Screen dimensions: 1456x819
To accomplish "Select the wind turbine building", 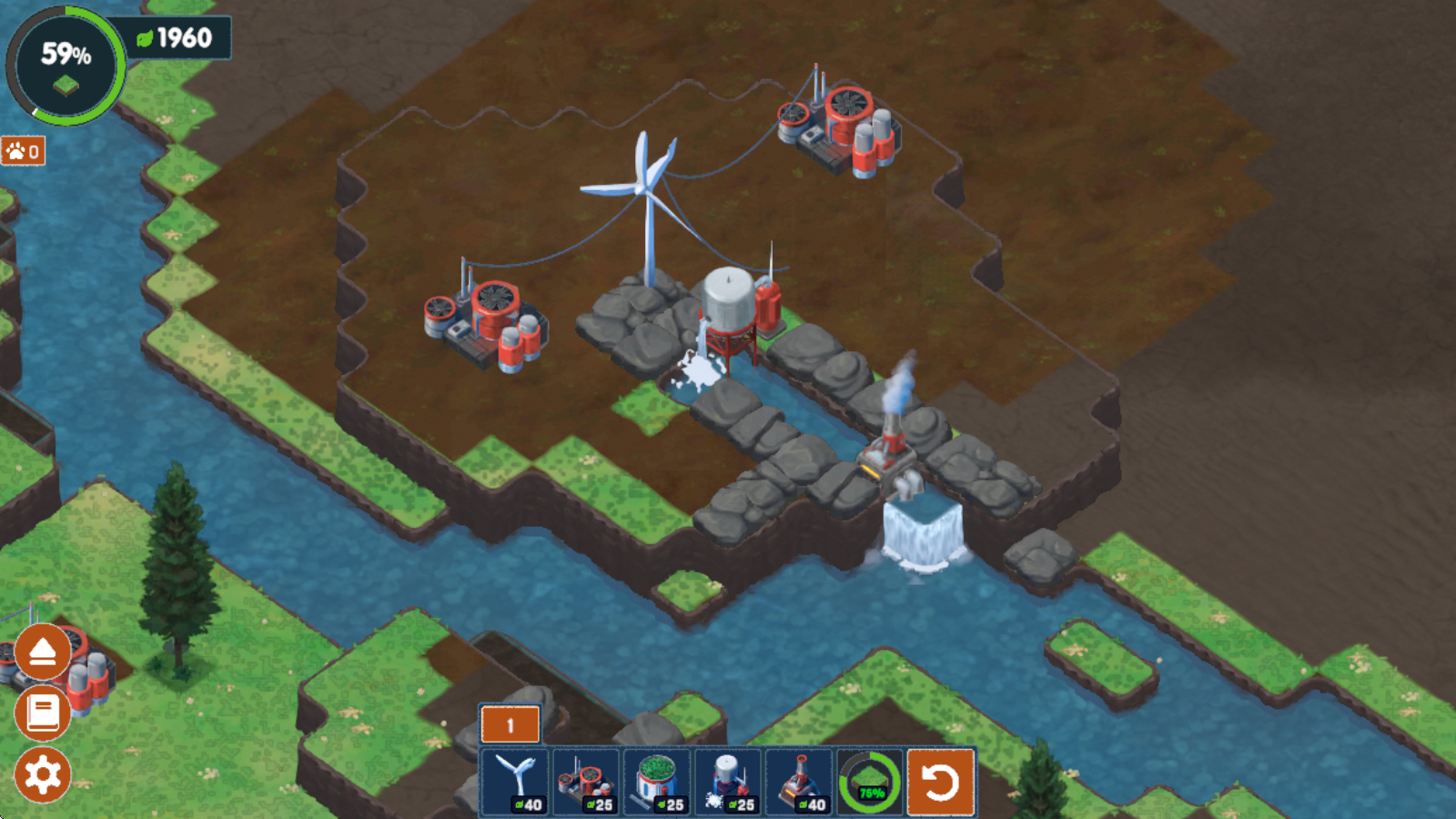I will (515, 782).
